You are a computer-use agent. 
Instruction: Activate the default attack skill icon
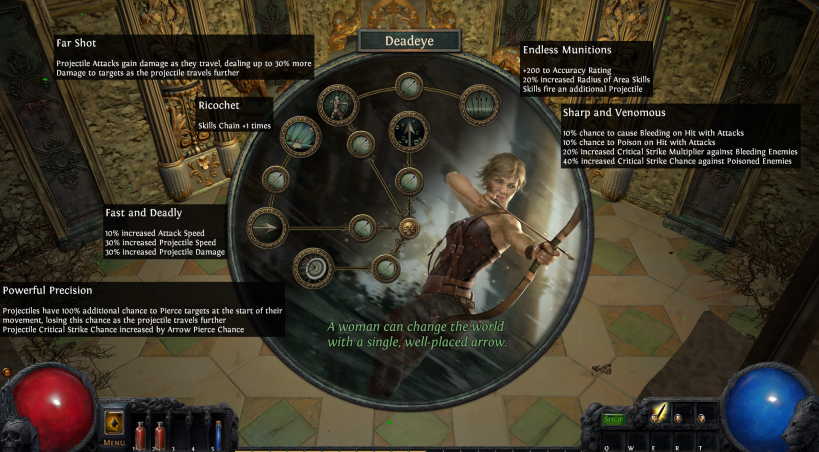click(658, 411)
